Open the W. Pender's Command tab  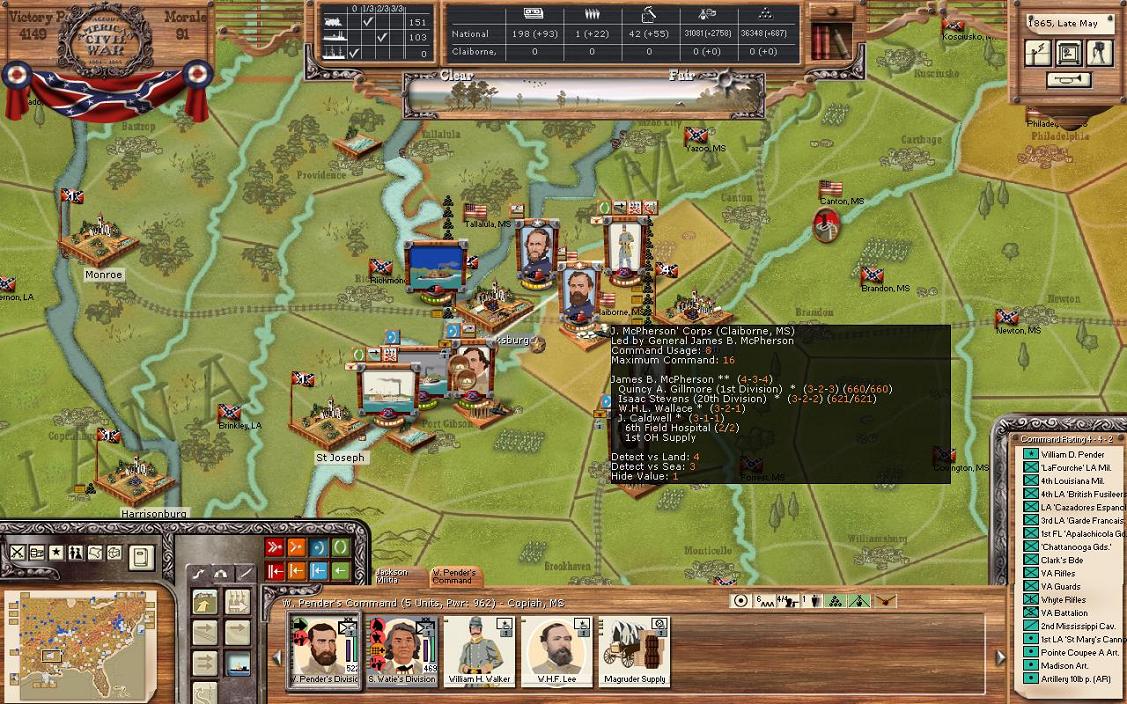point(452,577)
